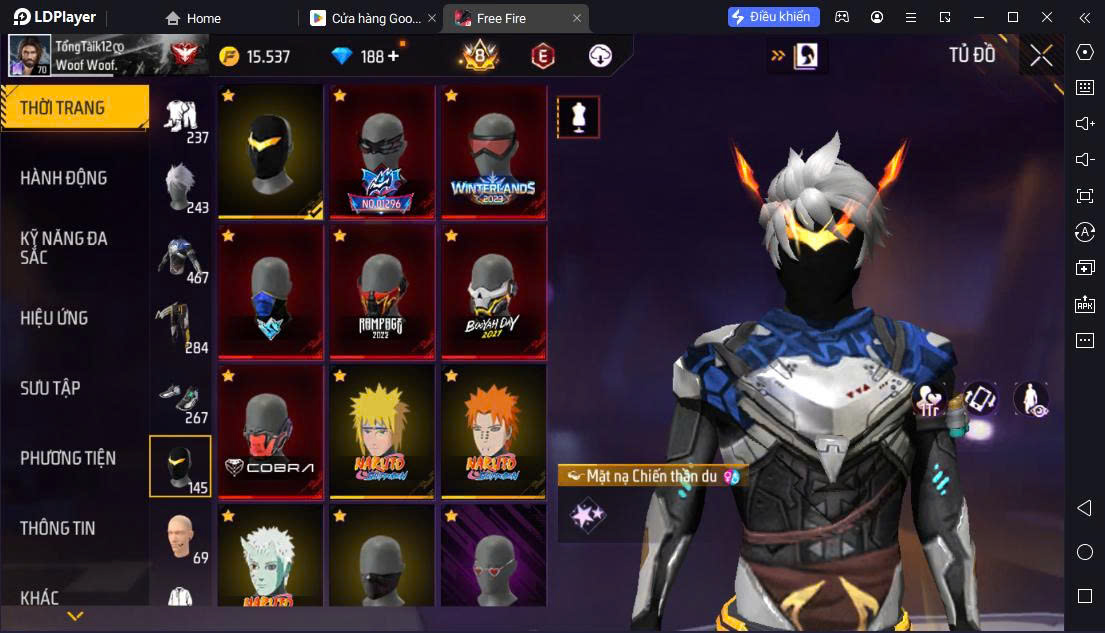1105x633 pixels.
Task: Pick the Booyah Day 2021 mask
Action: pyautogui.click(x=493, y=292)
